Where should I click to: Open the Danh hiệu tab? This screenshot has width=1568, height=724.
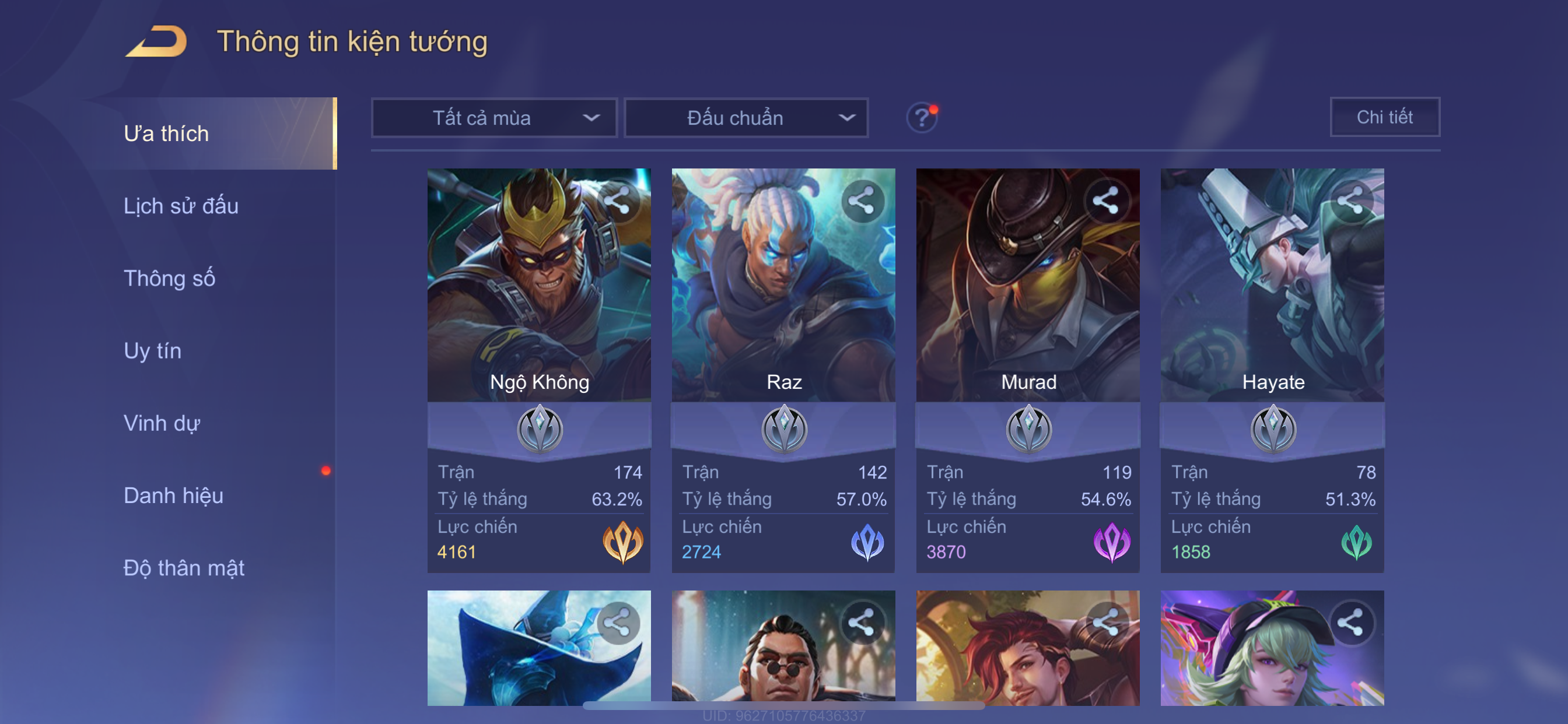(x=173, y=496)
